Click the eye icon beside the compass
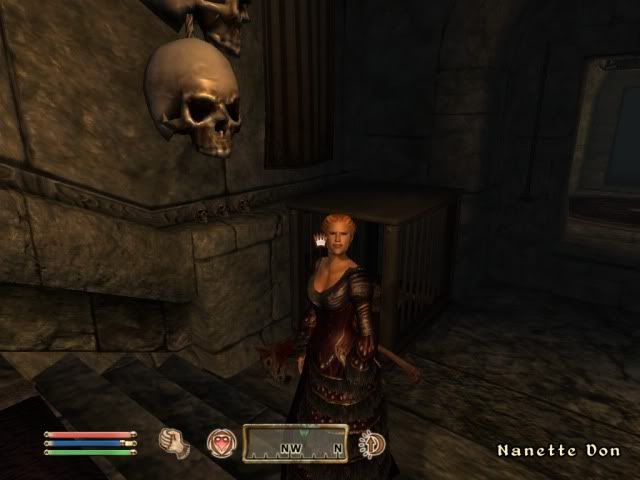 pyautogui.click(x=372, y=443)
